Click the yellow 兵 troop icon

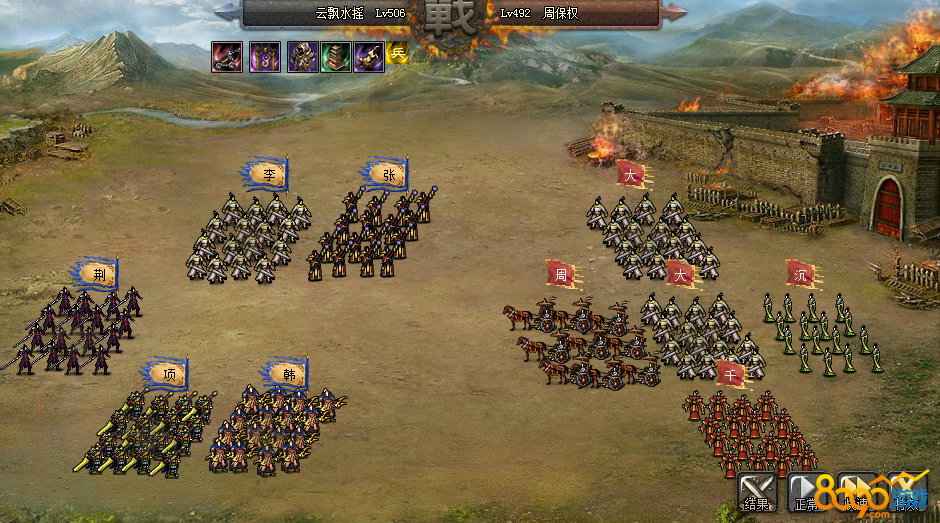[x=398, y=53]
